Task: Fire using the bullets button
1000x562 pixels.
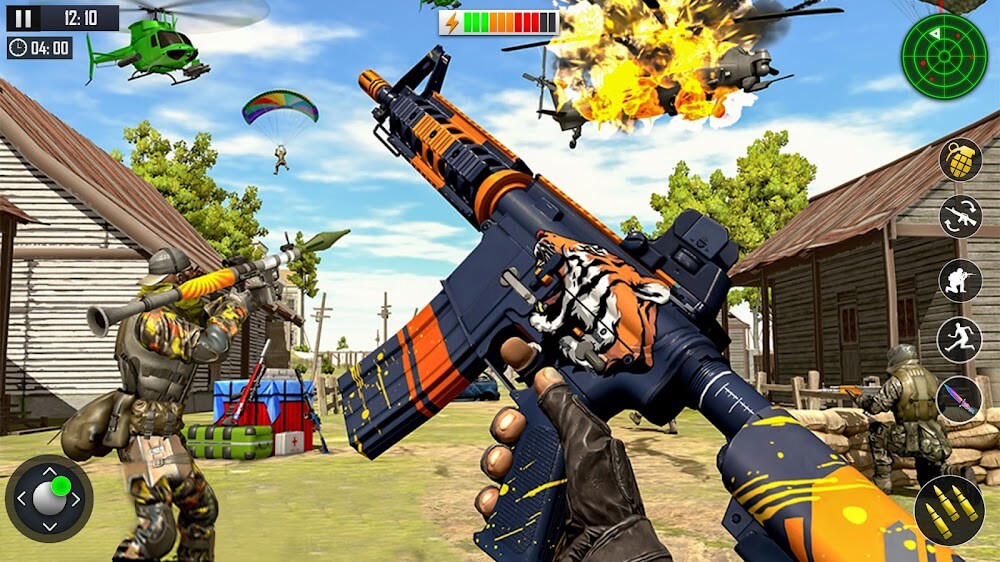Action: point(948,508)
